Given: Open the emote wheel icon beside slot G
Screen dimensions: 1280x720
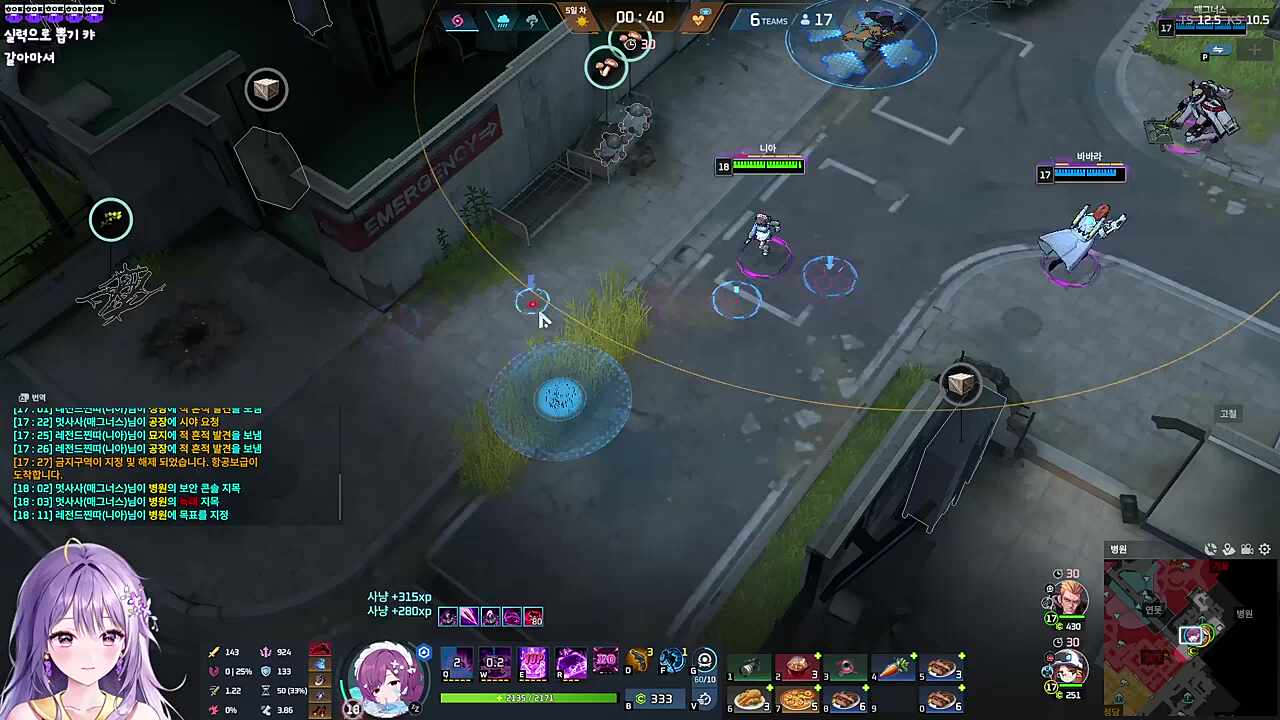Looking at the screenshot, I should 705,660.
